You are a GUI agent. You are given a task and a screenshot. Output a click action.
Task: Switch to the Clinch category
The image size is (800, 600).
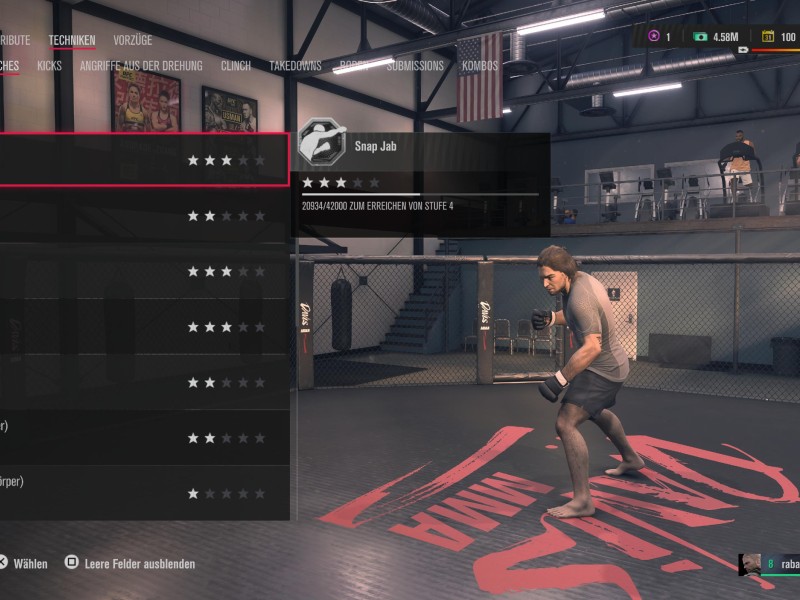point(235,66)
